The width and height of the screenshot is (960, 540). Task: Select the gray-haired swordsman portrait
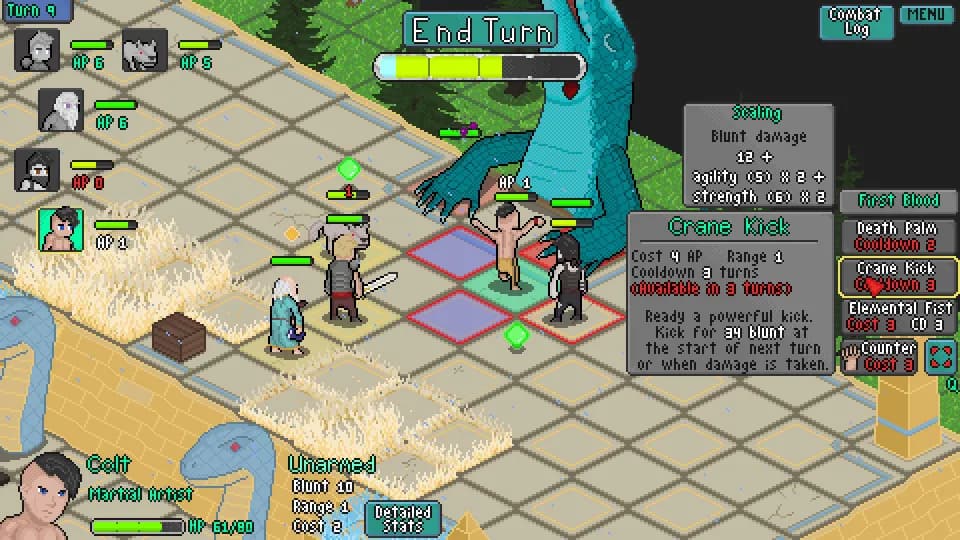tap(37, 50)
